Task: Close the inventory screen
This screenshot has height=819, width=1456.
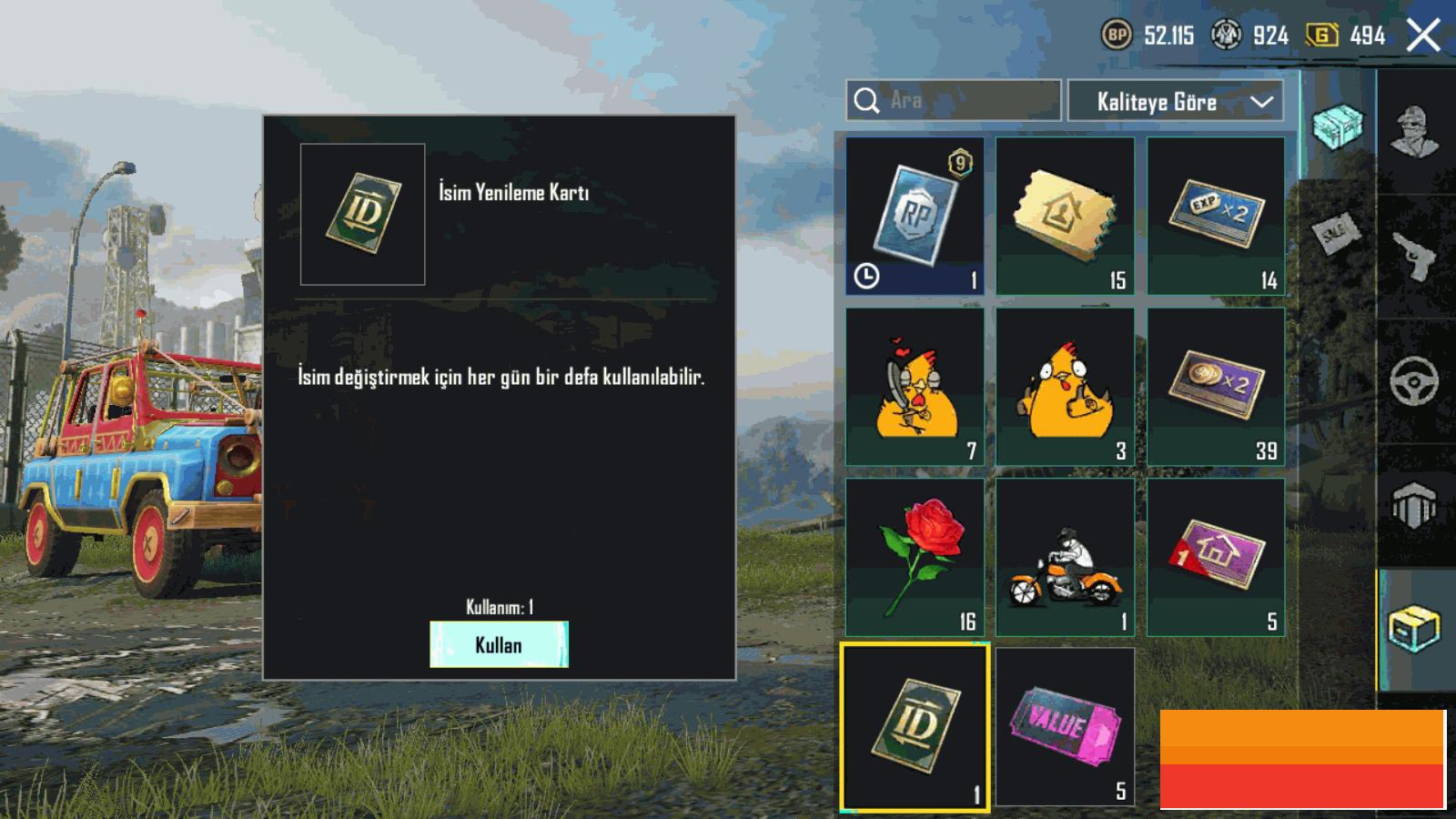Action: 1423,36
